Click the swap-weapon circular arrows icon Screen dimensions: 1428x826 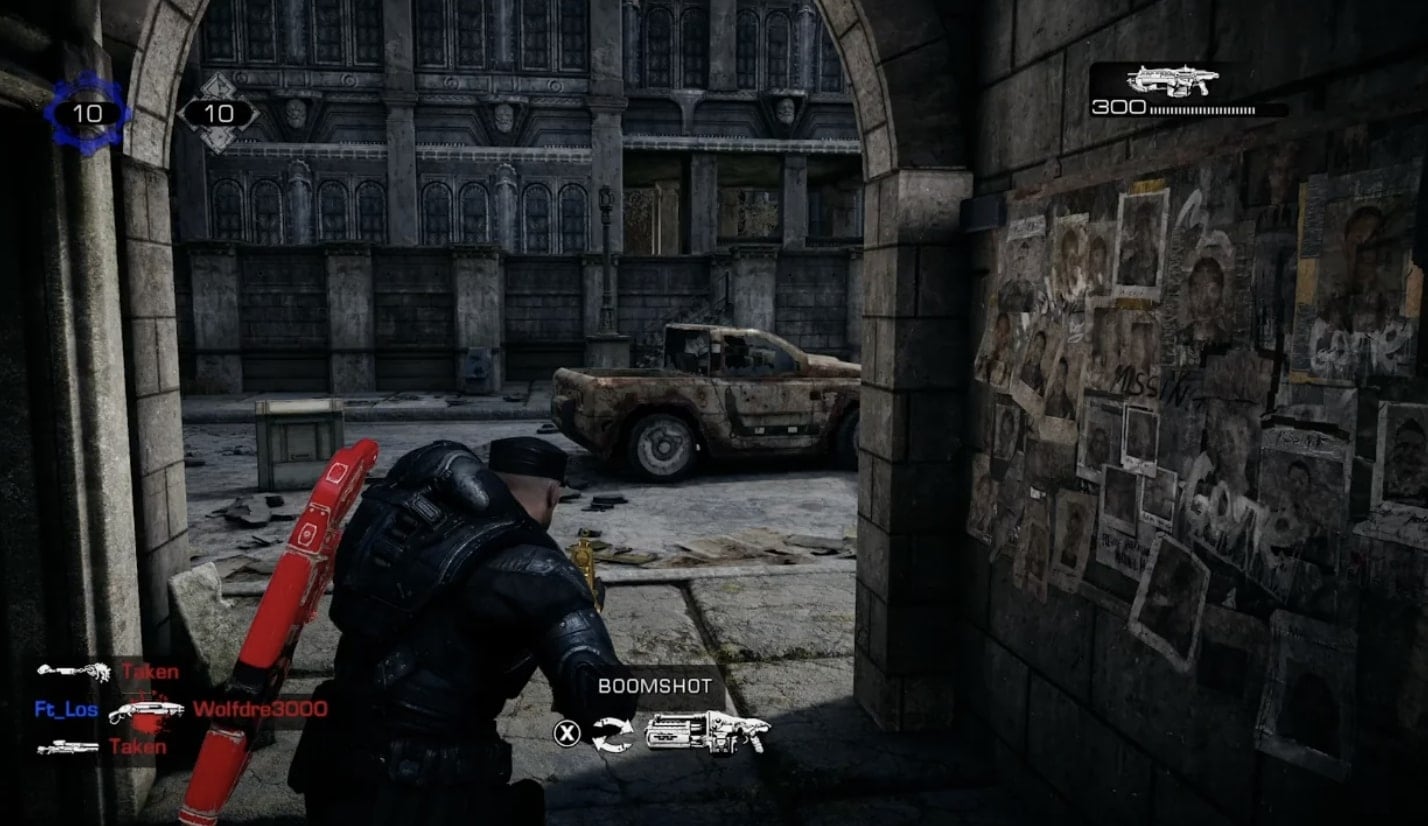point(612,734)
